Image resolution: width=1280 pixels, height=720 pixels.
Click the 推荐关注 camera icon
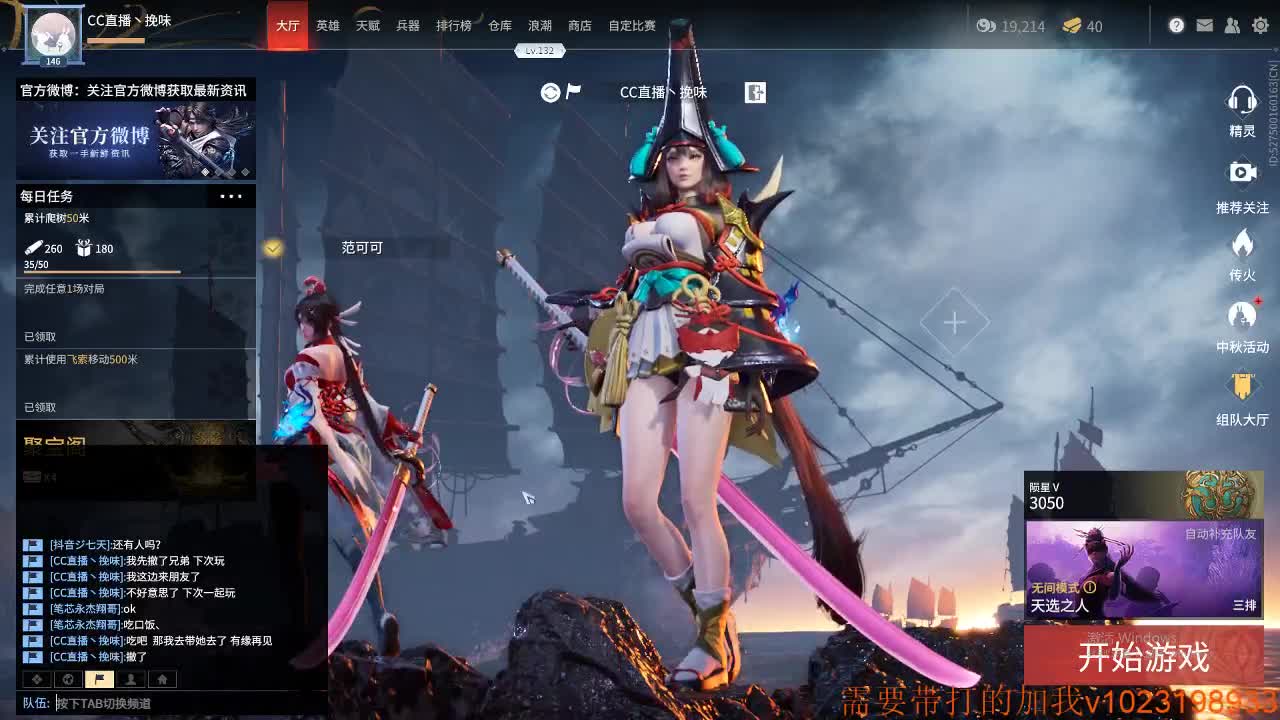1242,172
